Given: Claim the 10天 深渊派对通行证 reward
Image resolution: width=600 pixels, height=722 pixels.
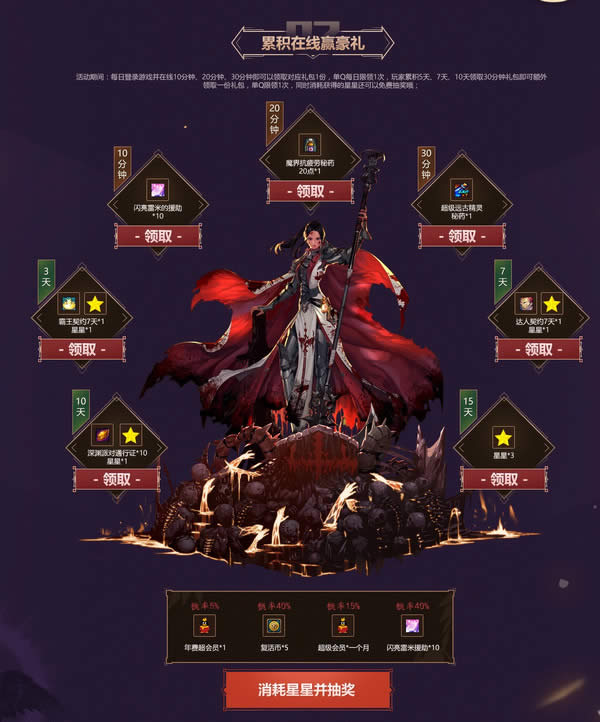Looking at the screenshot, I should tap(116, 478).
